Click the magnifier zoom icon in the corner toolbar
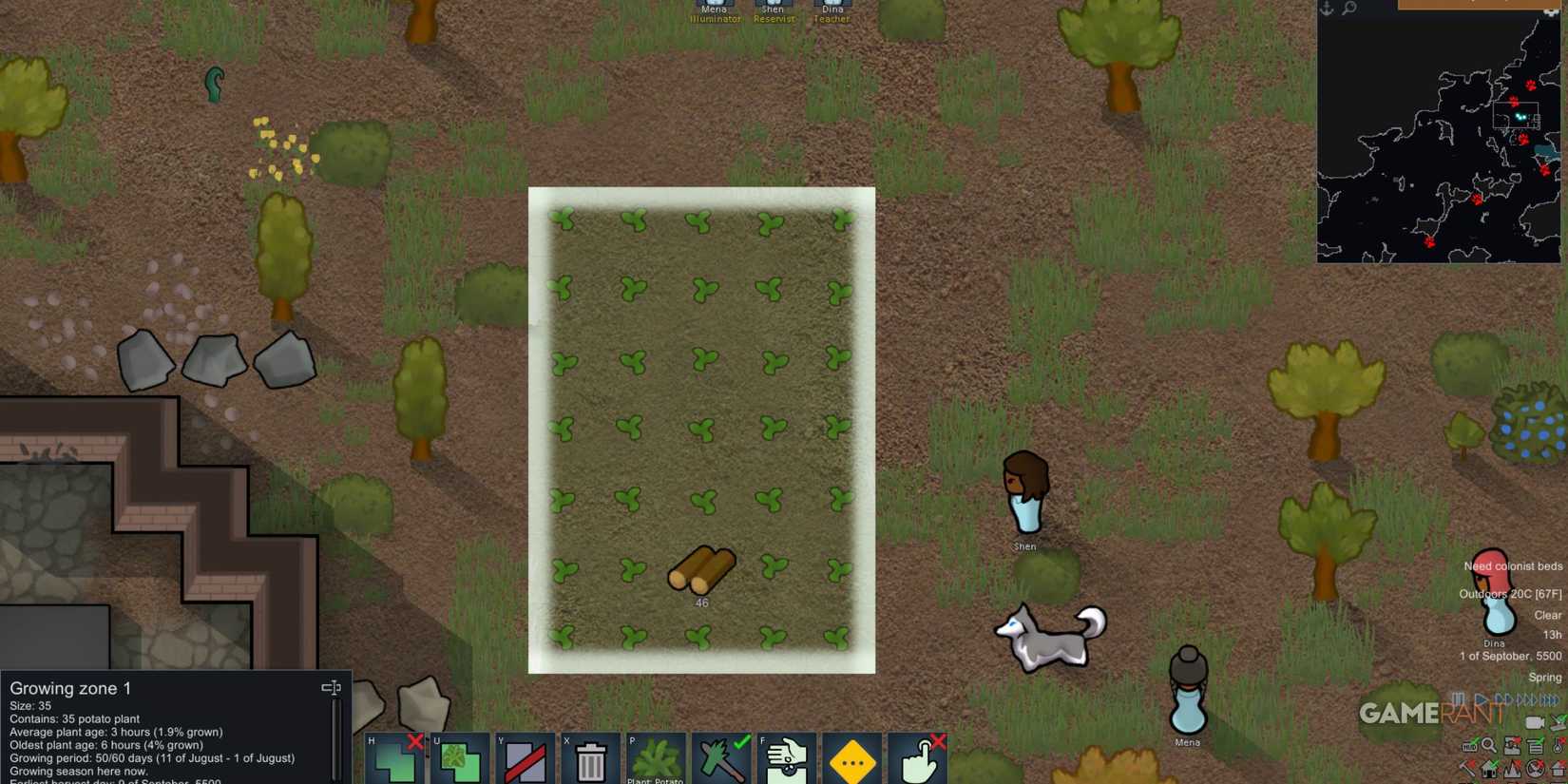1568x784 pixels. 1488,745
